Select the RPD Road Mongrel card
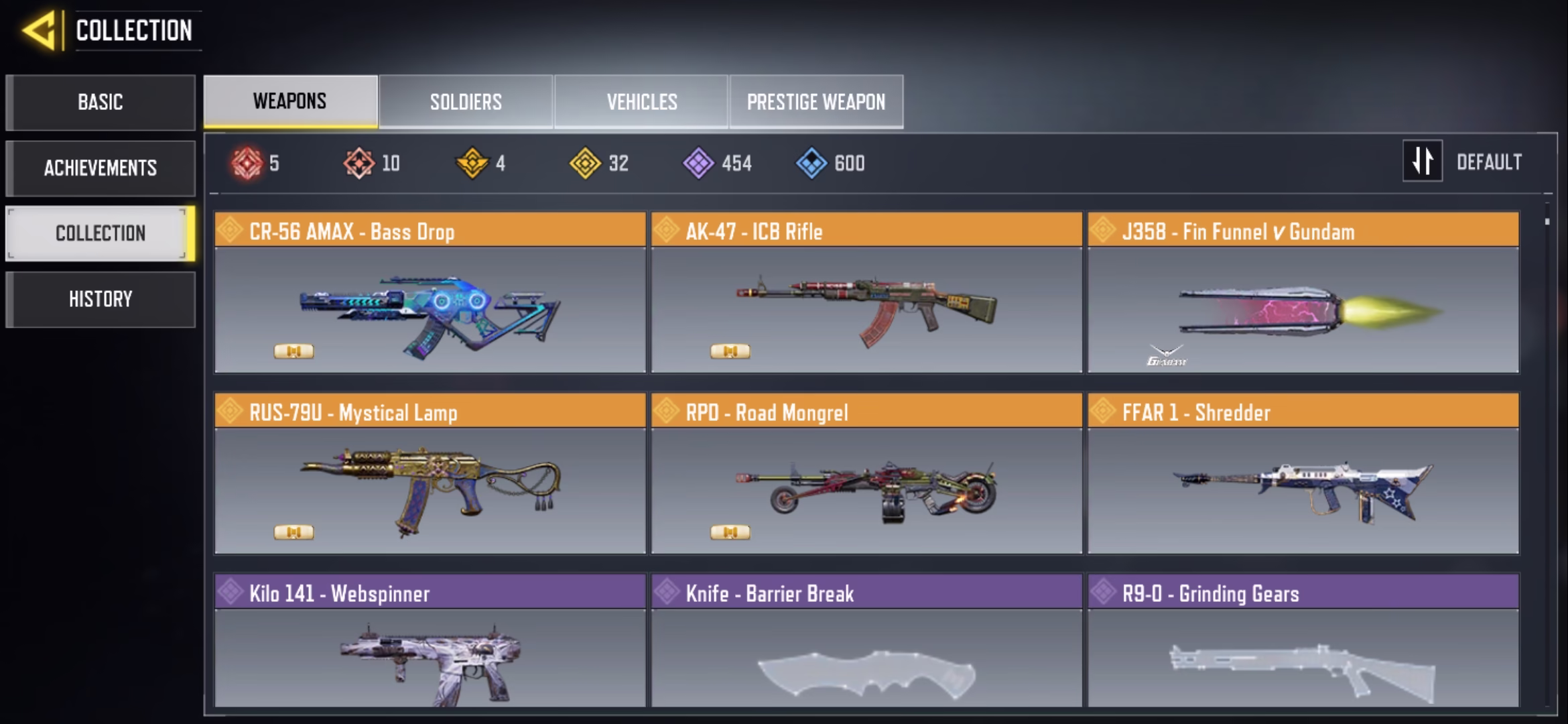The height and width of the screenshot is (724, 1568). coord(866,474)
